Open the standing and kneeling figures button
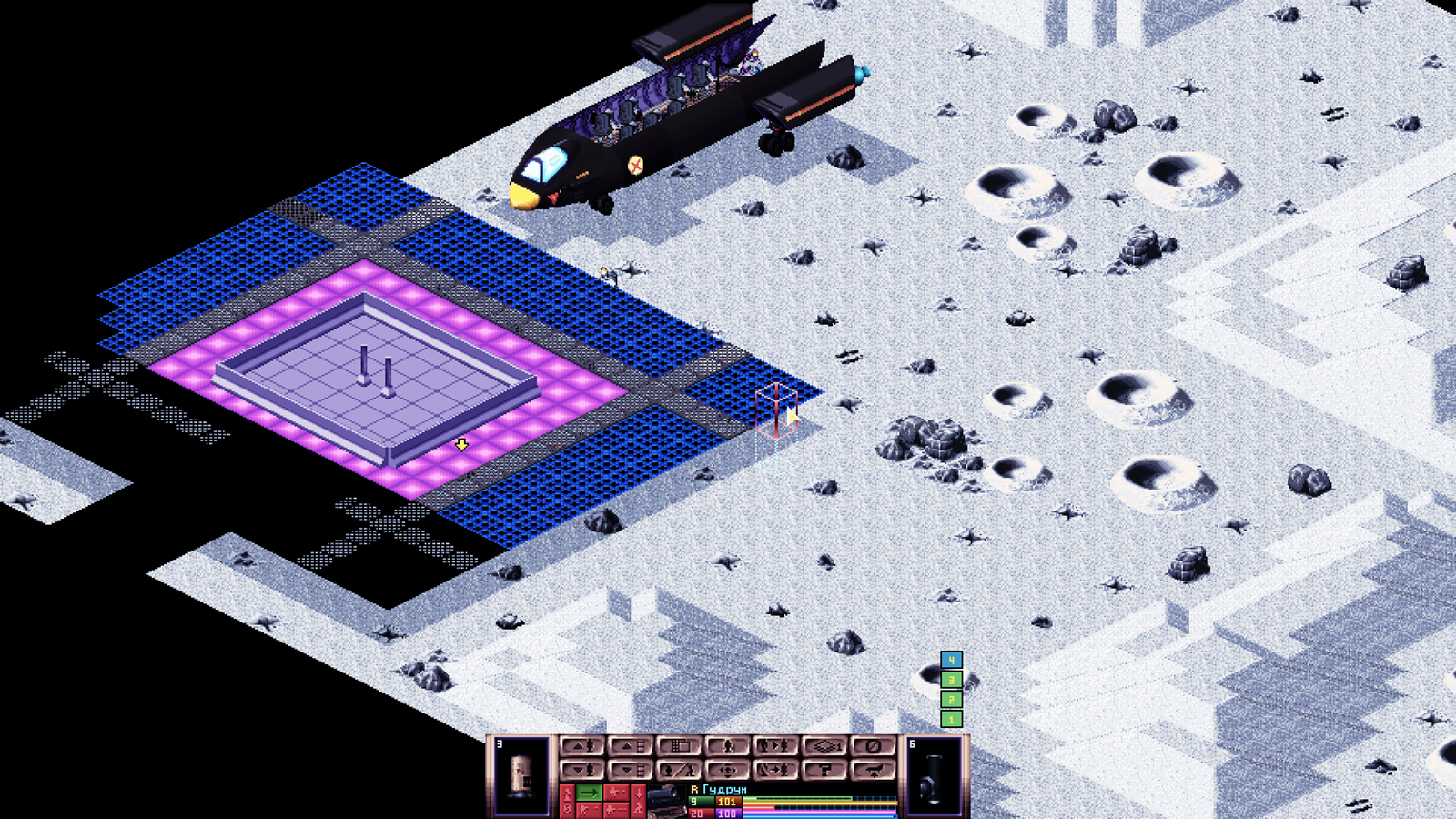This screenshot has height=819, width=1456. (678, 770)
